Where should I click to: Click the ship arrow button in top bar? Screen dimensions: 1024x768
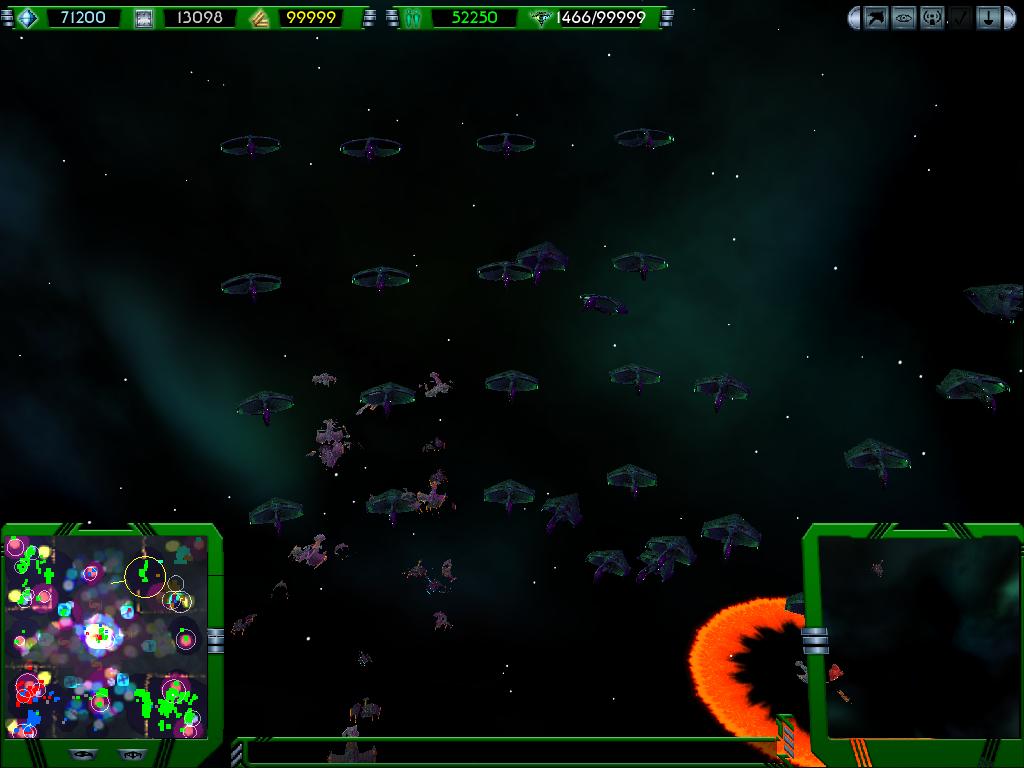click(876, 18)
